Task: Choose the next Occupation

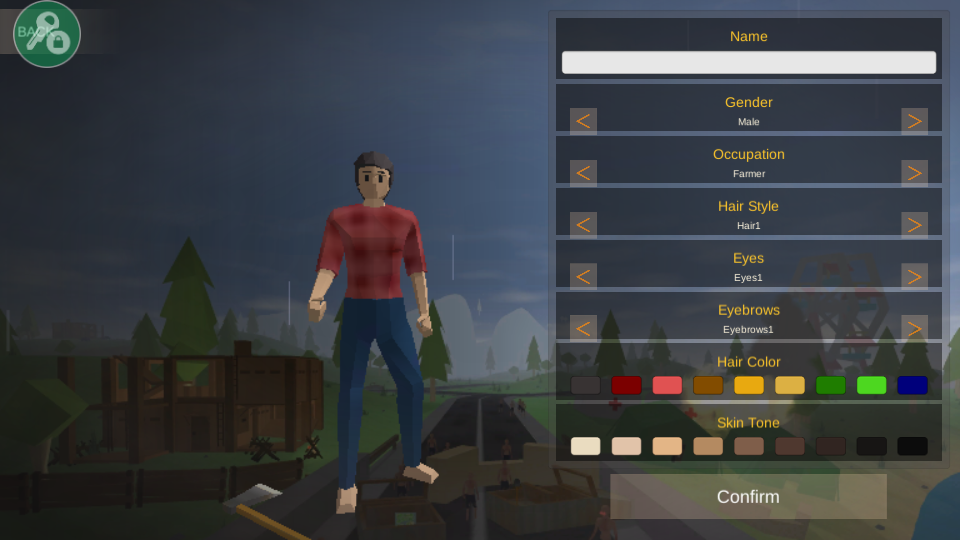Action: coord(914,174)
